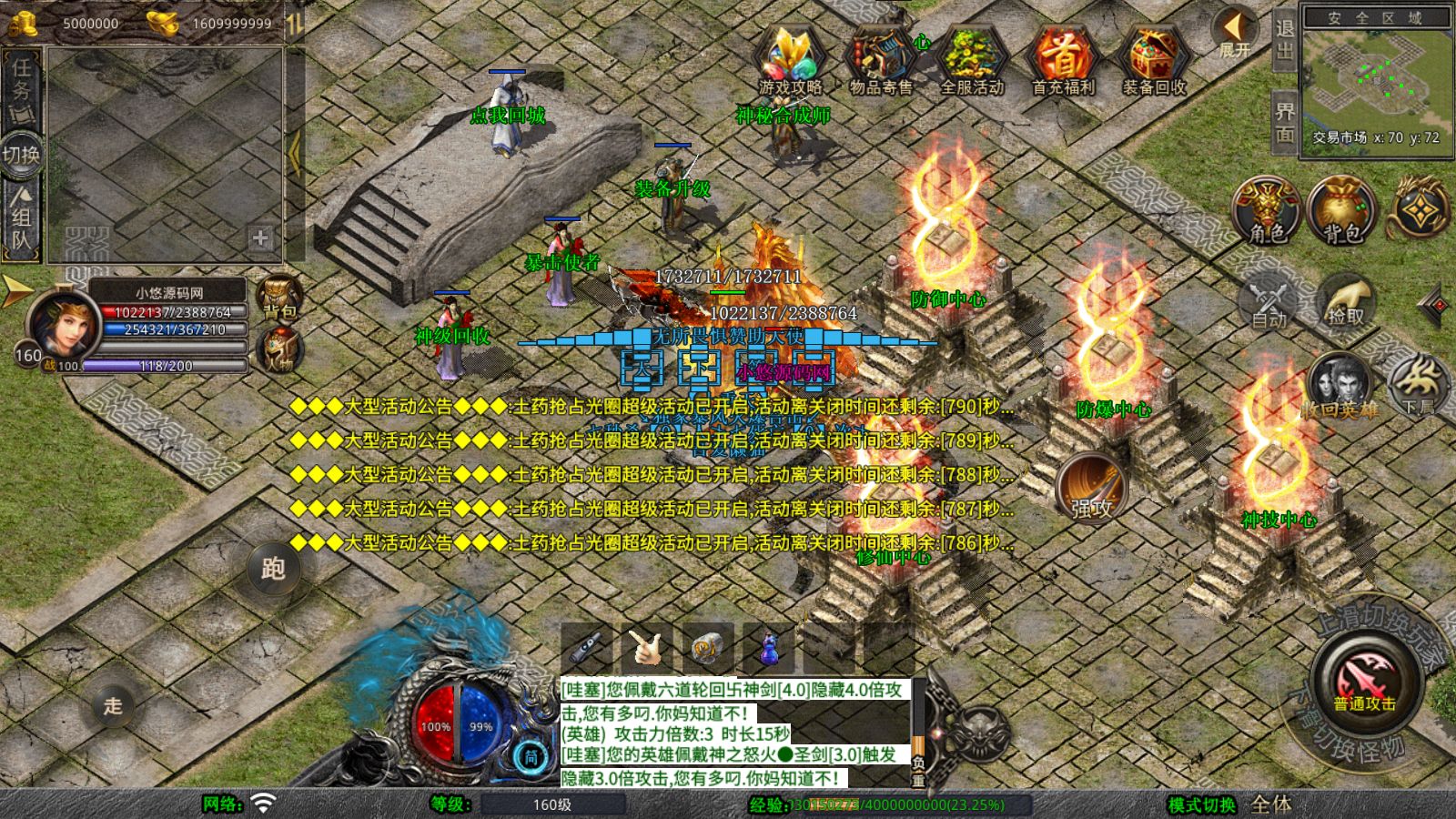This screenshot has width=1456, height=819.
Task: Open the 装备回收 equipment recycling chest
Action: point(1153,60)
